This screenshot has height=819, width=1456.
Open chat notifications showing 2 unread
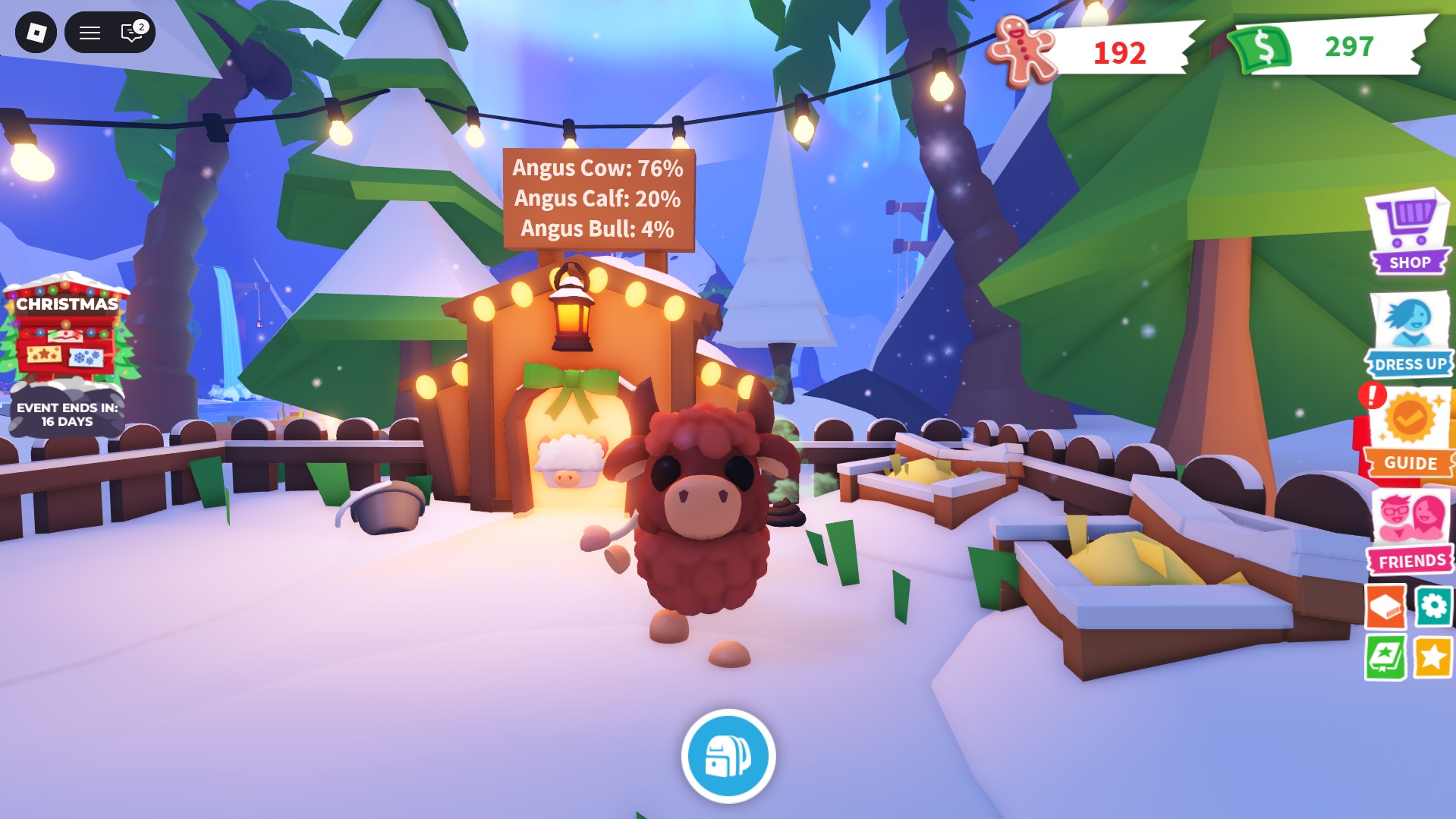coord(131,33)
